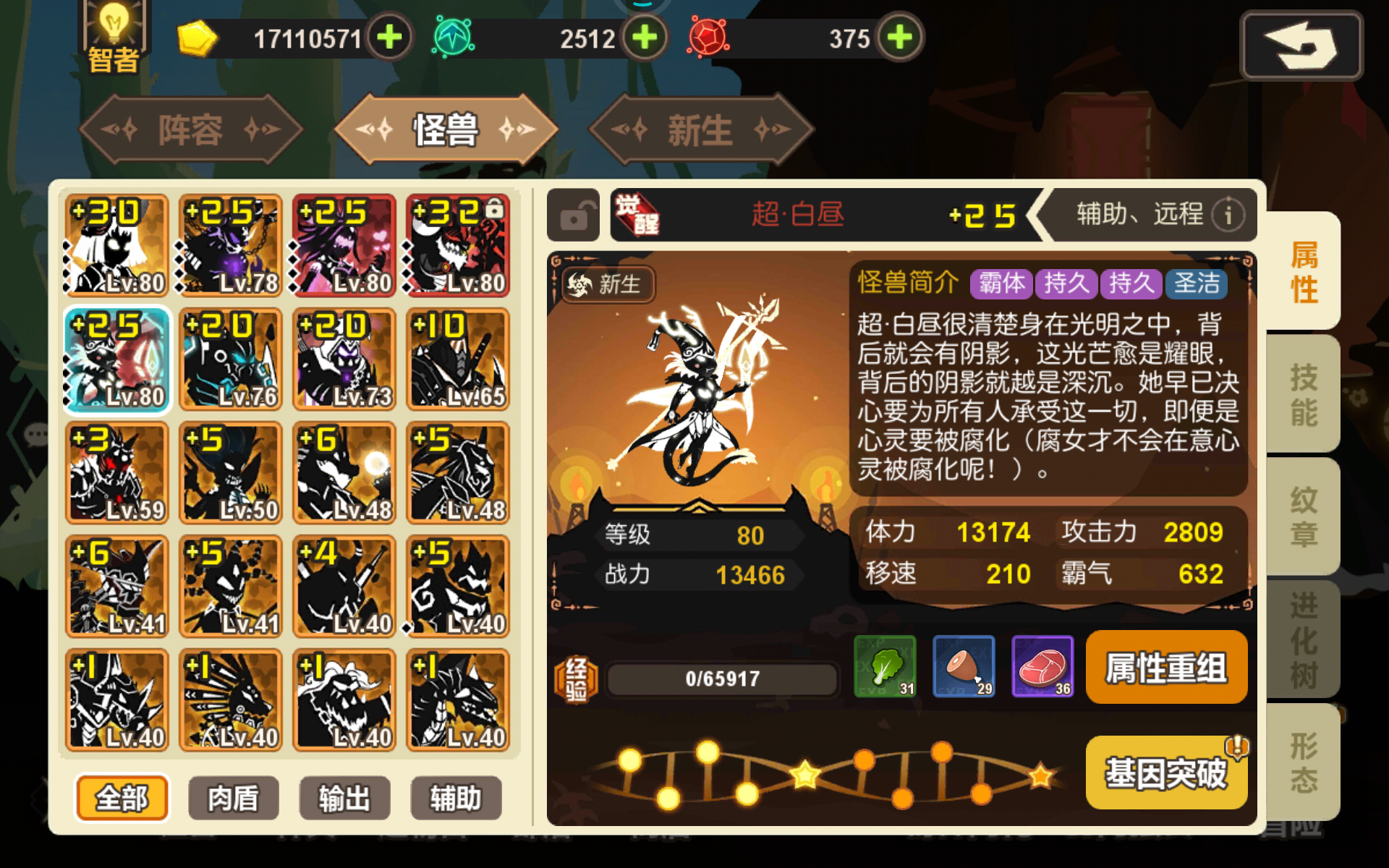Open the 辅助、远程 info (i) icon
The height and width of the screenshot is (868, 1389).
pos(1228,214)
